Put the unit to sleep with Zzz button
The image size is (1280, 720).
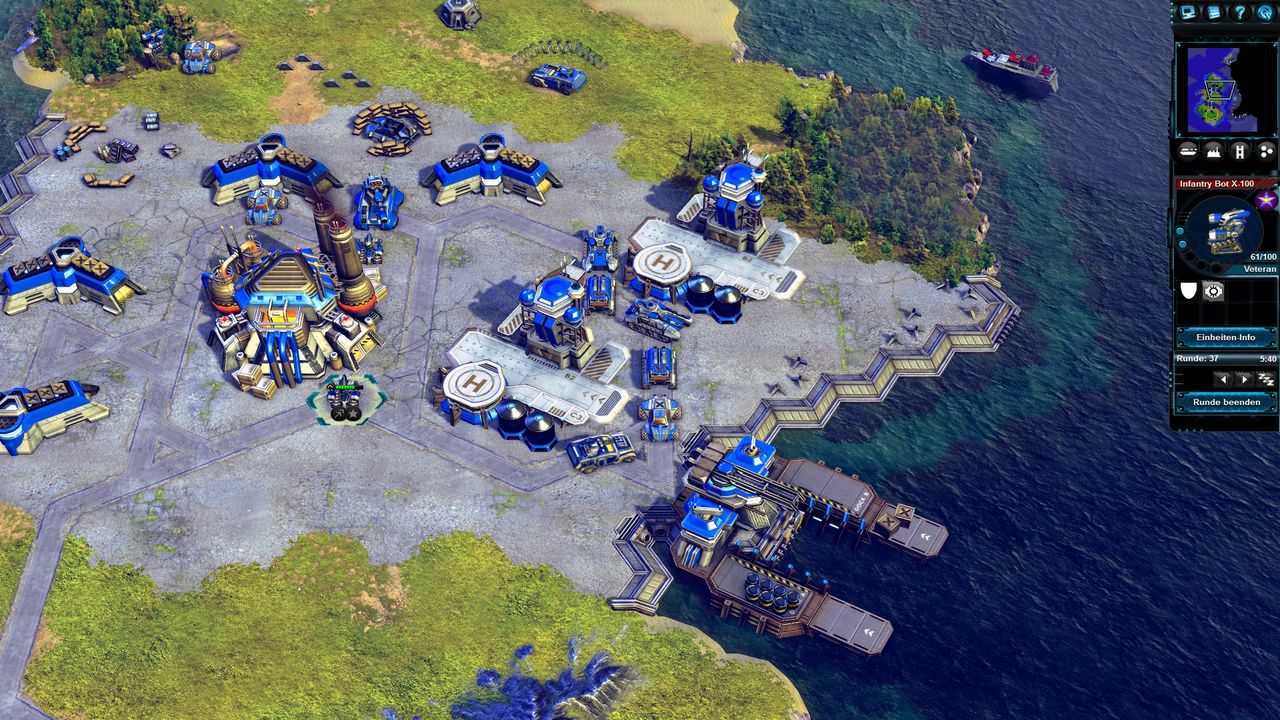click(x=1265, y=380)
